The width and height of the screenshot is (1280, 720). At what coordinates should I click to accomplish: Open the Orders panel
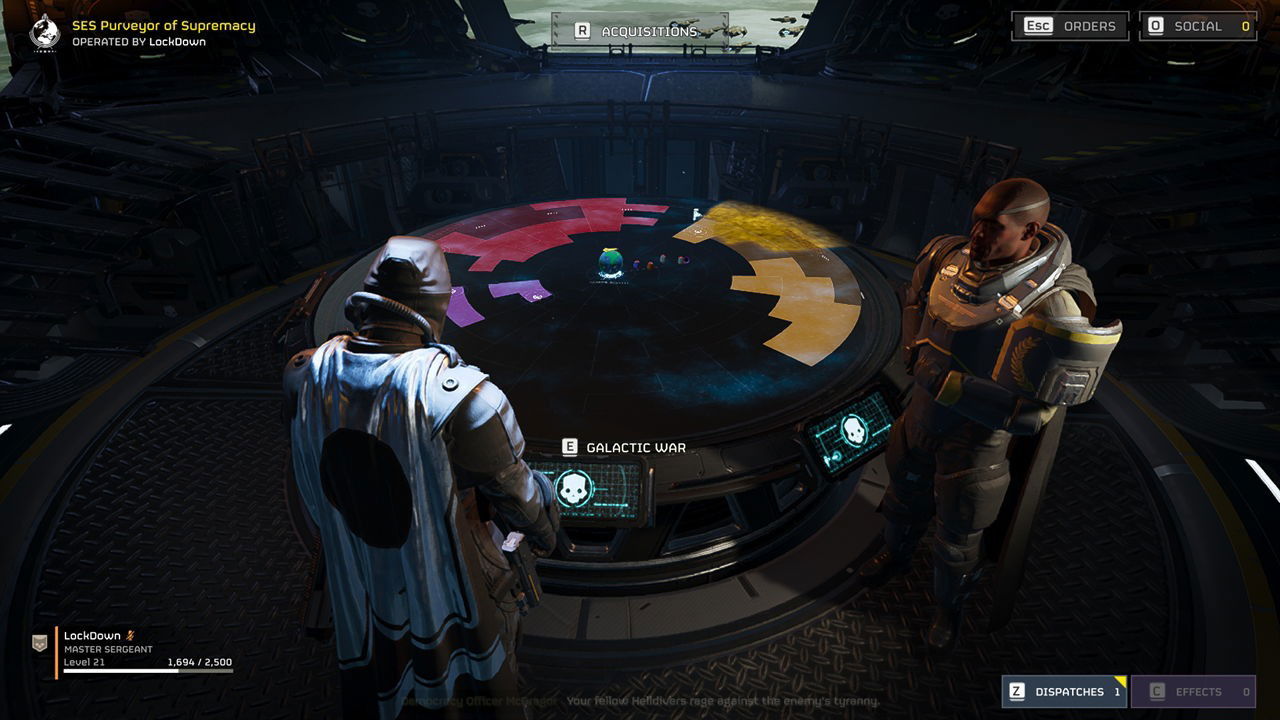(1070, 26)
